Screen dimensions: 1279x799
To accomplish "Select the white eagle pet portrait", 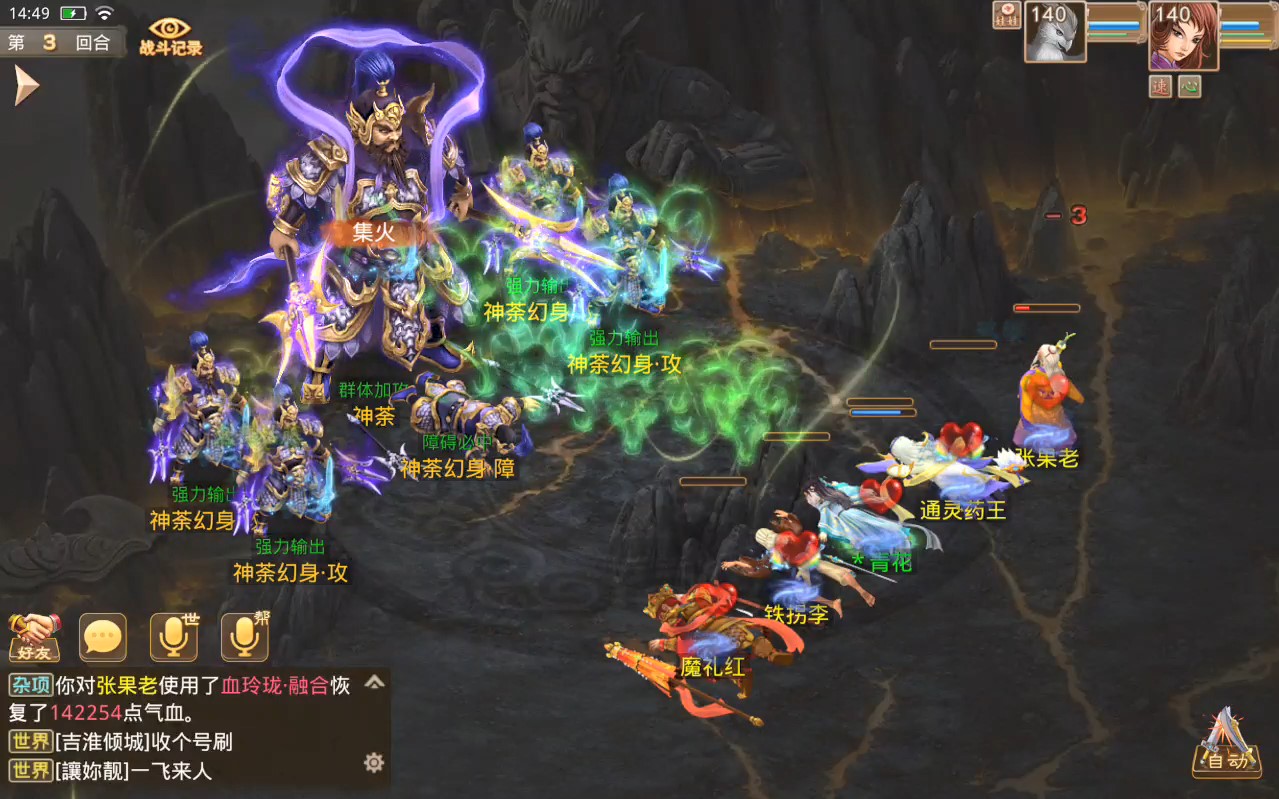I will click(x=1055, y=32).
